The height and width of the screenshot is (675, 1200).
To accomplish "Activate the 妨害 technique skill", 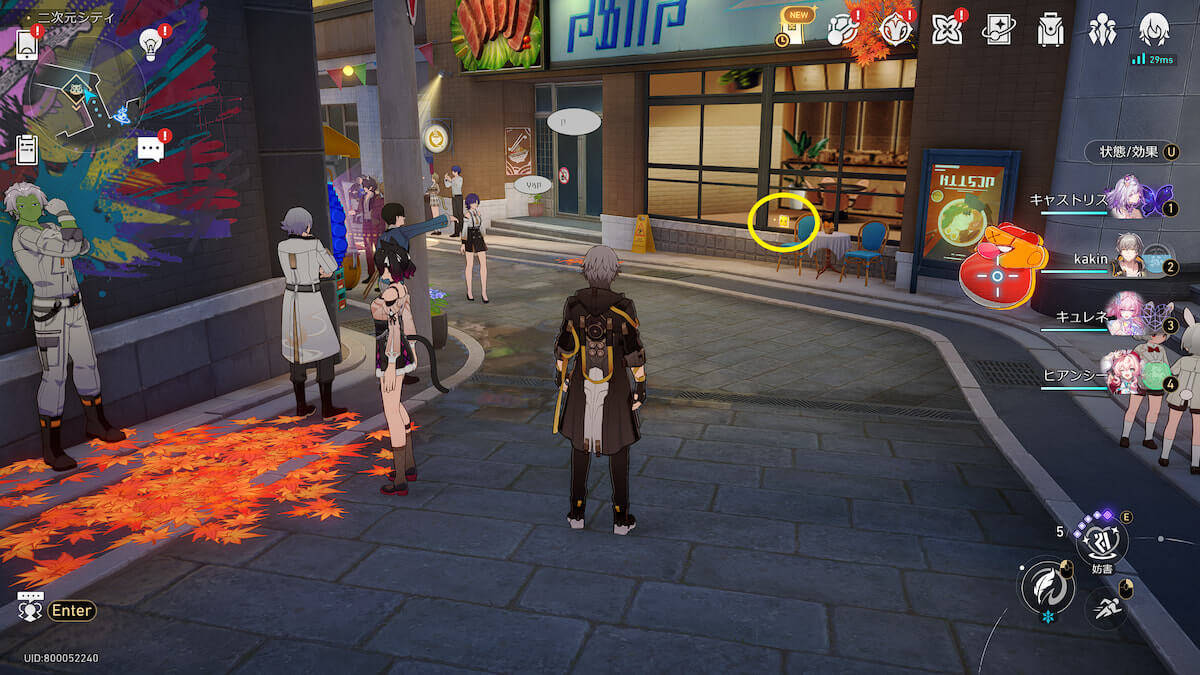I will [1101, 543].
